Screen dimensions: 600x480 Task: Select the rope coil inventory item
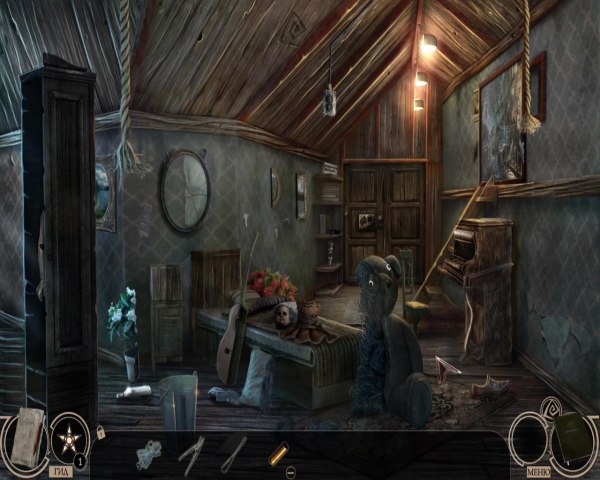[149, 453]
